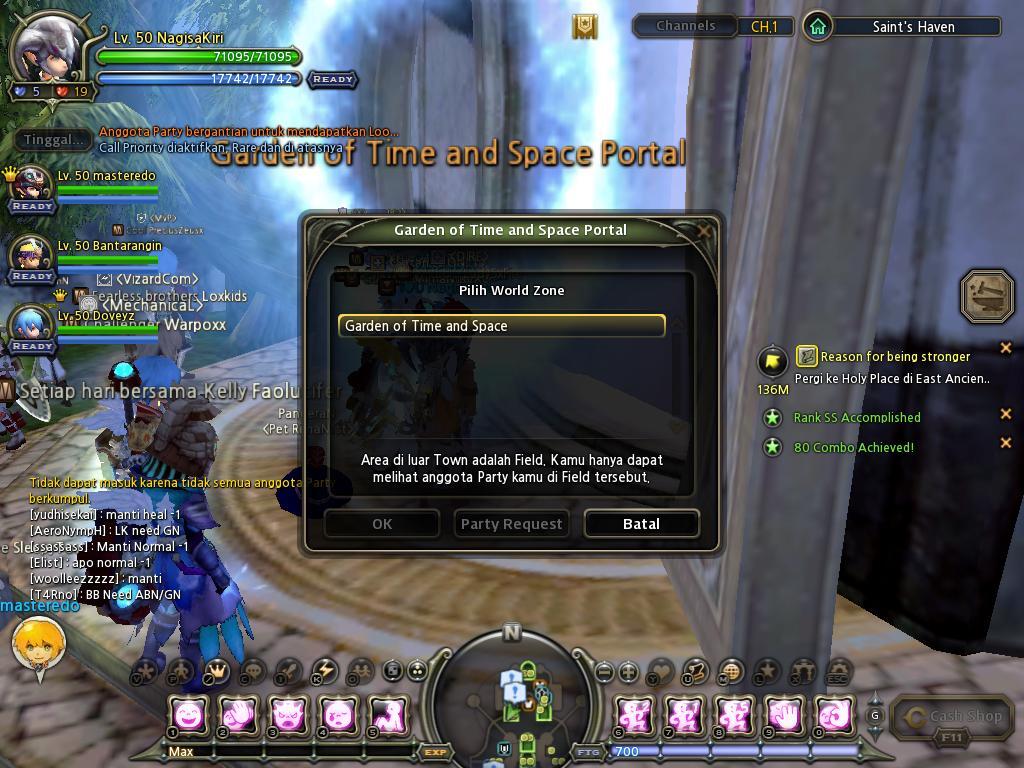Confirm with the OK button
Screen dimensions: 1024x768
(x=382, y=524)
